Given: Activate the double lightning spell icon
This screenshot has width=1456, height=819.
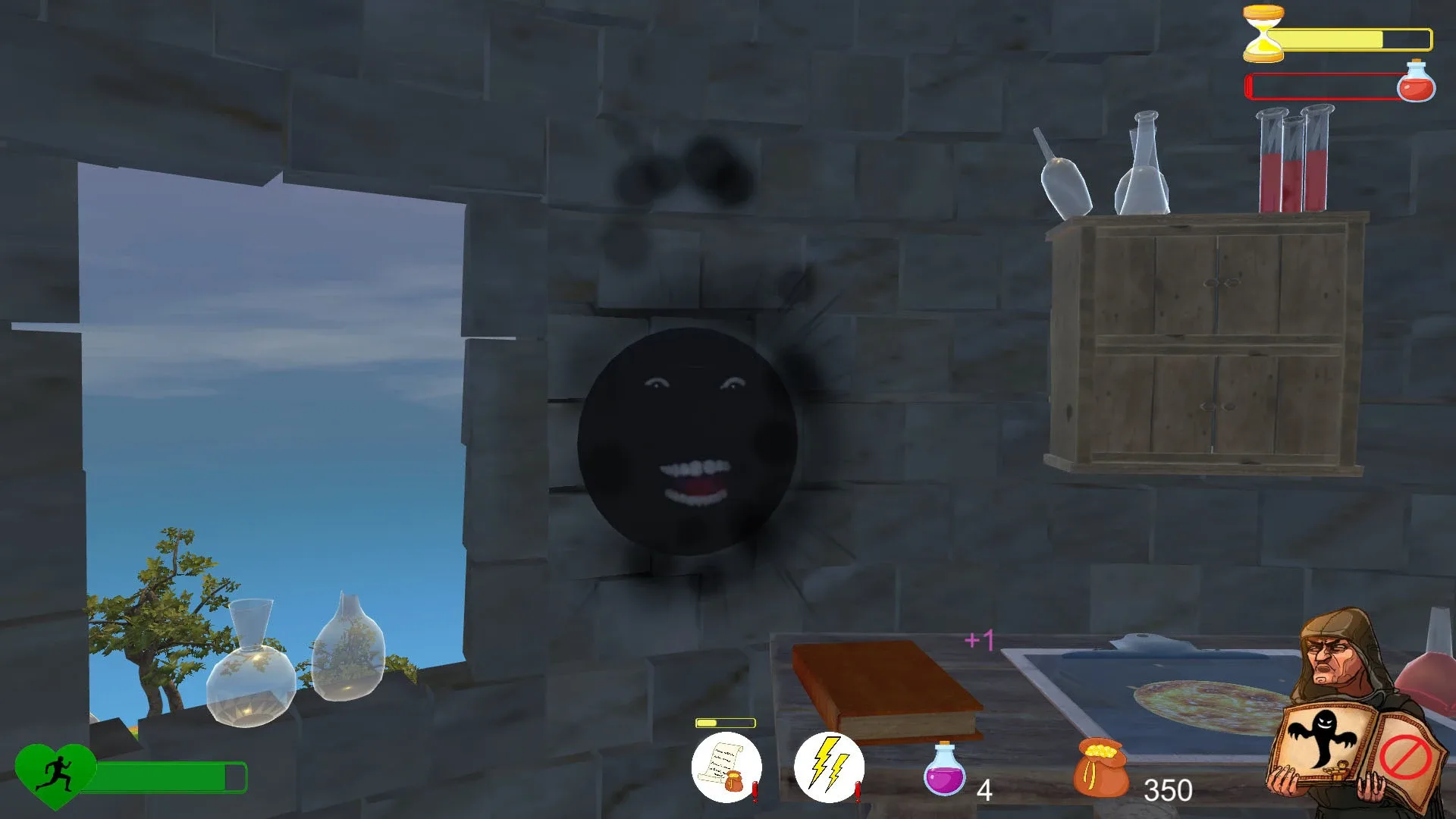Looking at the screenshot, I should [x=829, y=766].
